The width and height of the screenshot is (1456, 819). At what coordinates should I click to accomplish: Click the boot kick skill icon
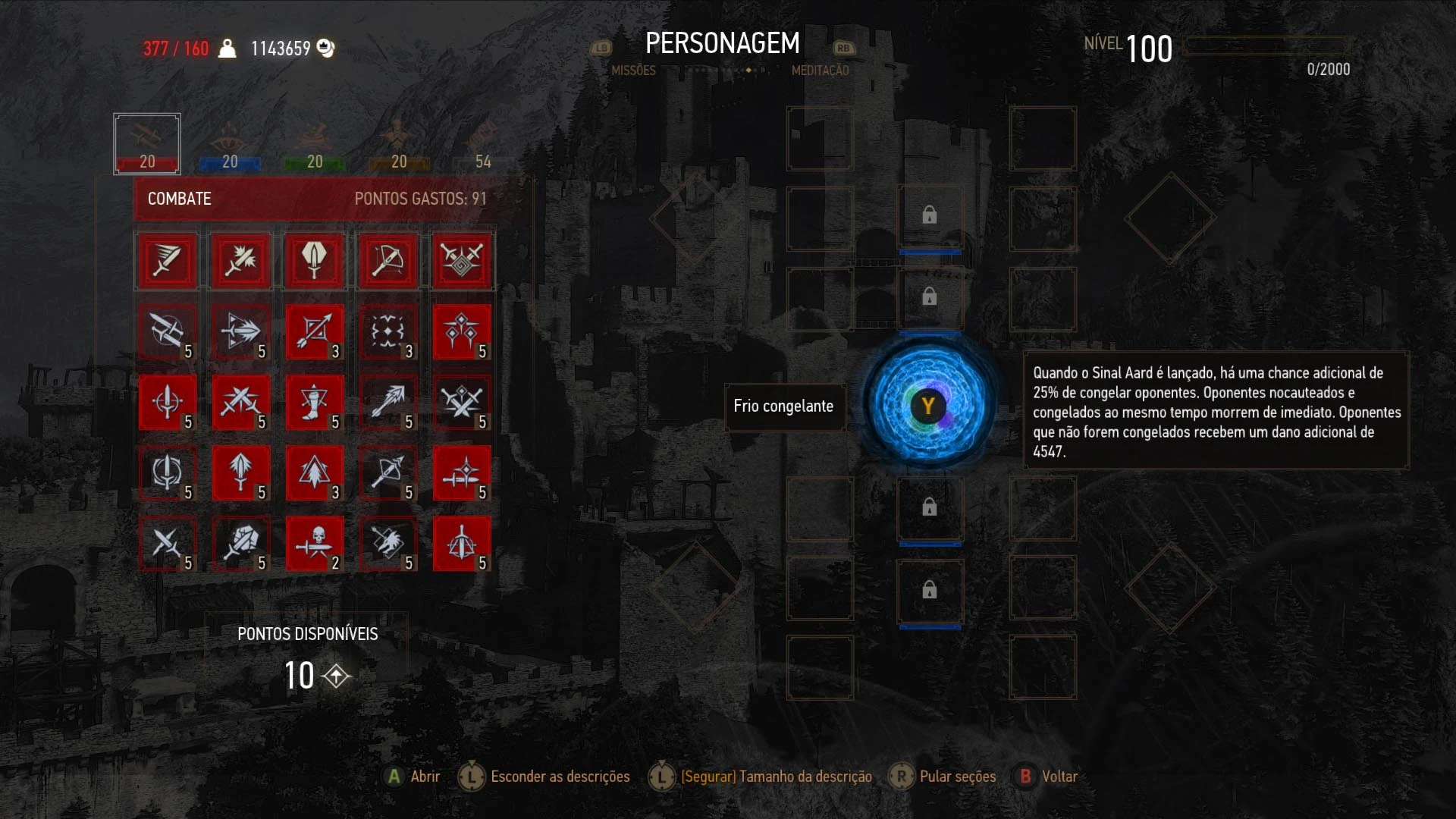pos(315,402)
